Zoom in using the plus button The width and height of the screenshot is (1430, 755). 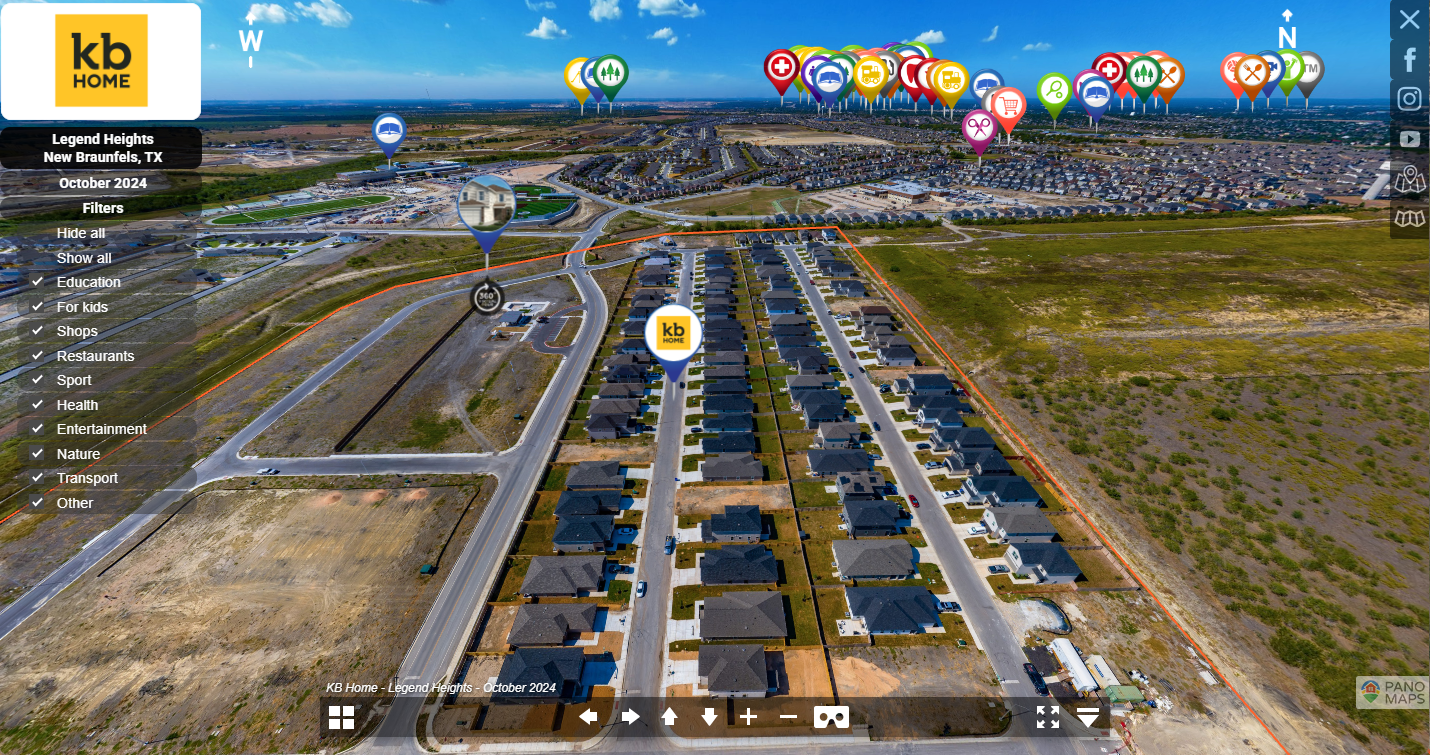coord(749,717)
